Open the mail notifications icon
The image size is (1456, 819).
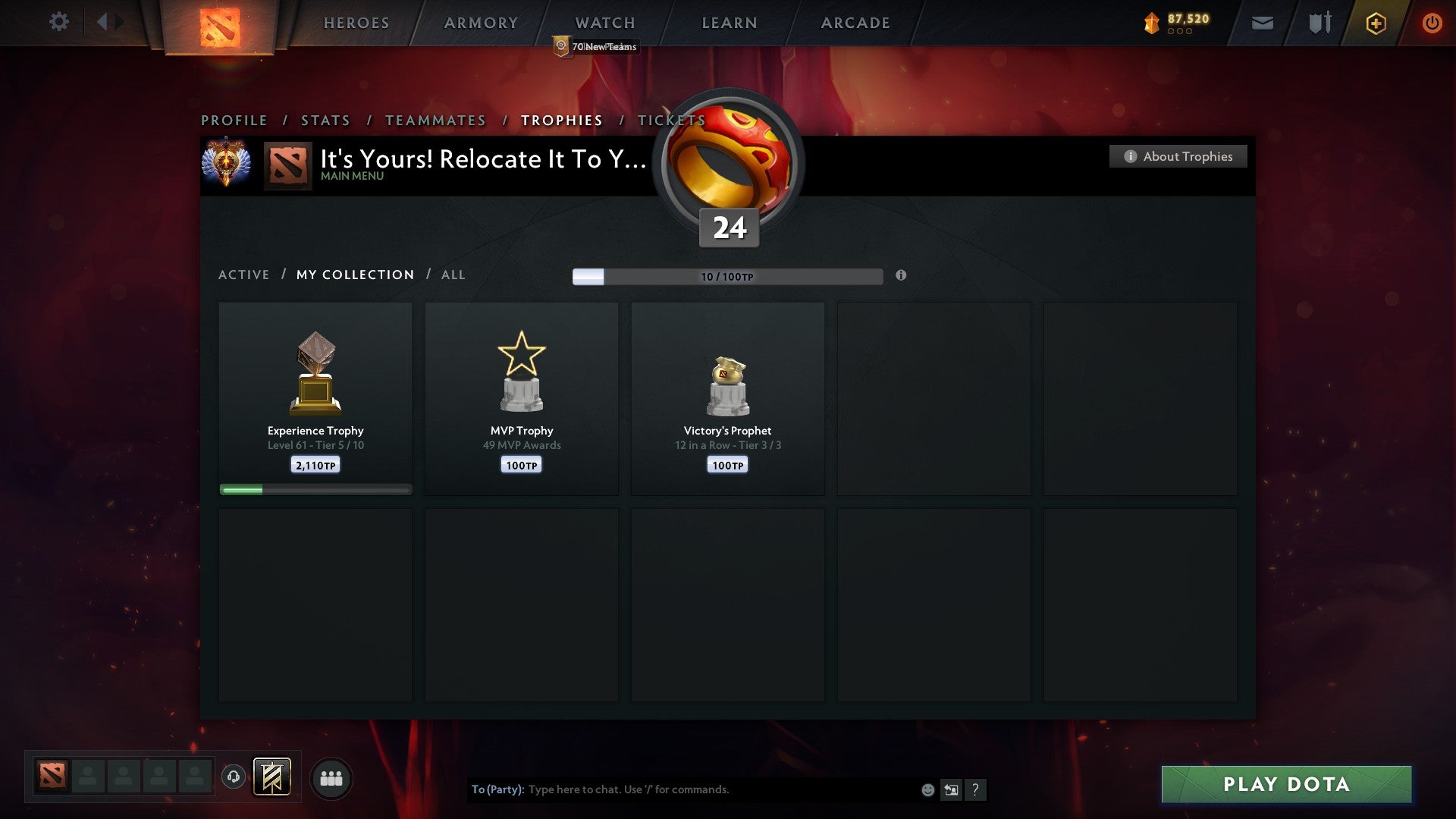(1262, 23)
